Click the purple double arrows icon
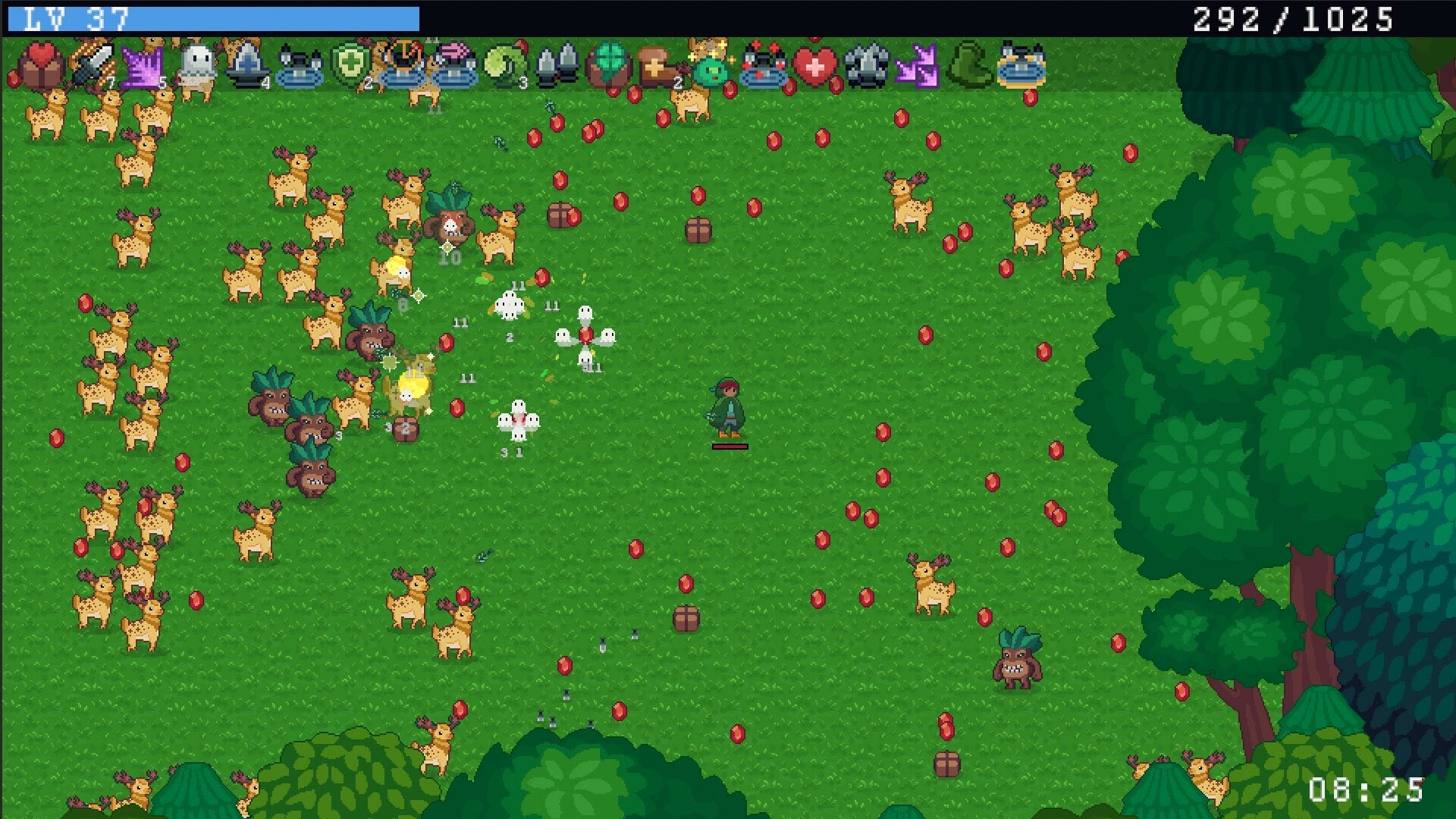This screenshot has height=819, width=1456. click(x=919, y=67)
